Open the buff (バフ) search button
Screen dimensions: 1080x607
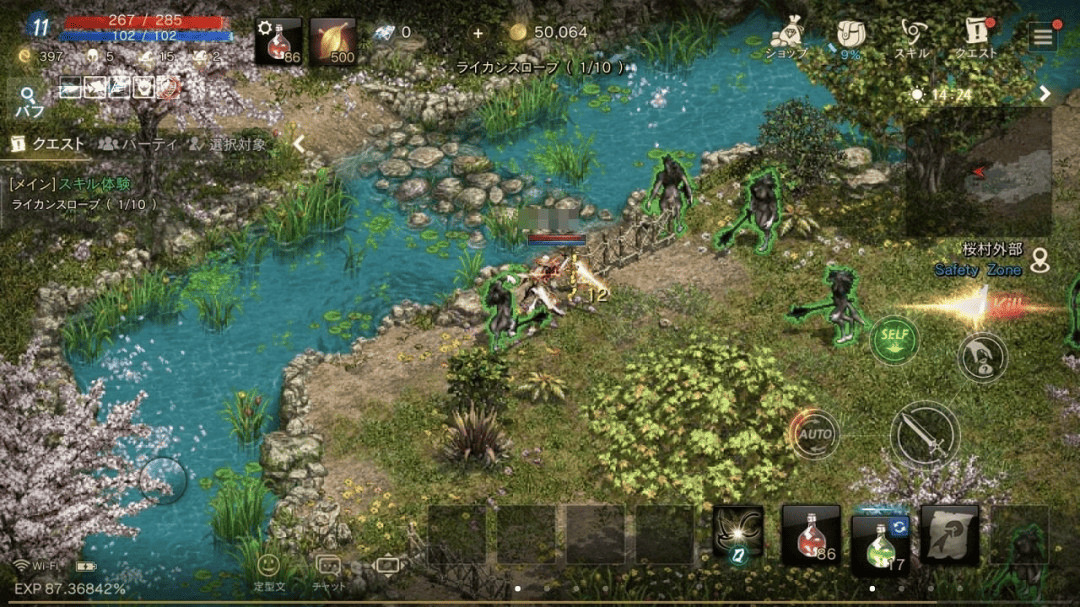(29, 101)
